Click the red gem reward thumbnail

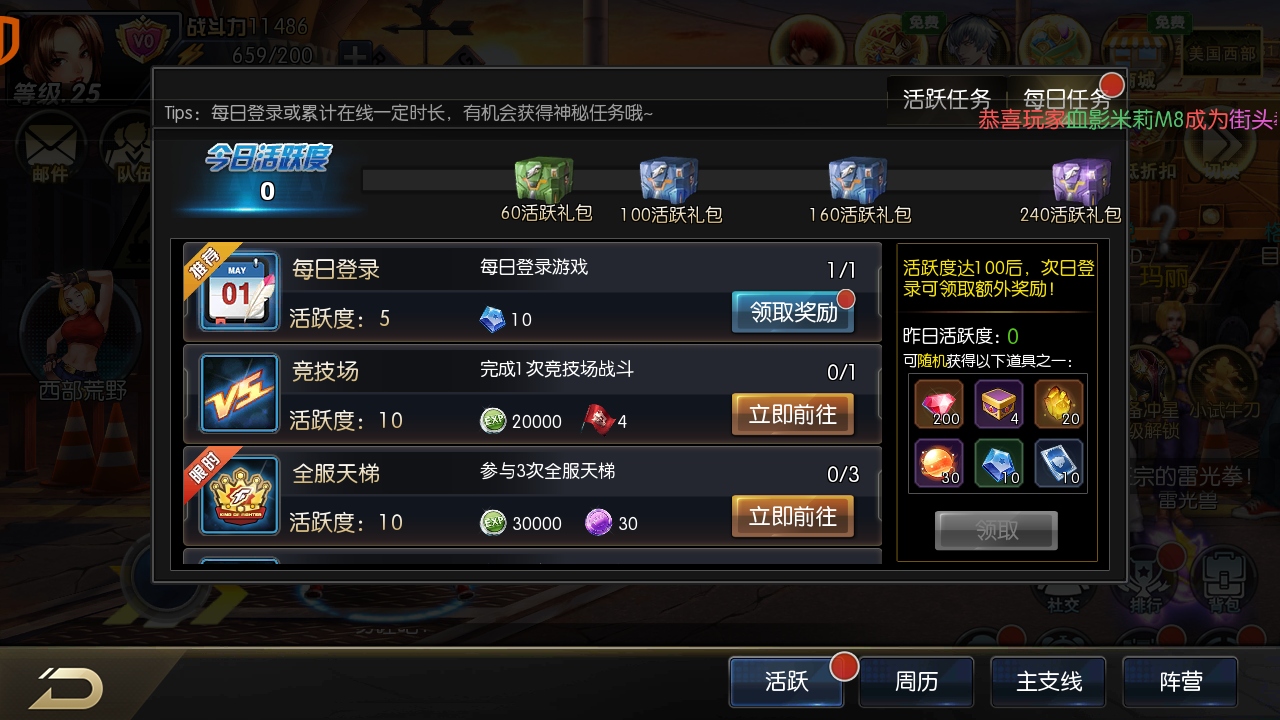(937, 404)
